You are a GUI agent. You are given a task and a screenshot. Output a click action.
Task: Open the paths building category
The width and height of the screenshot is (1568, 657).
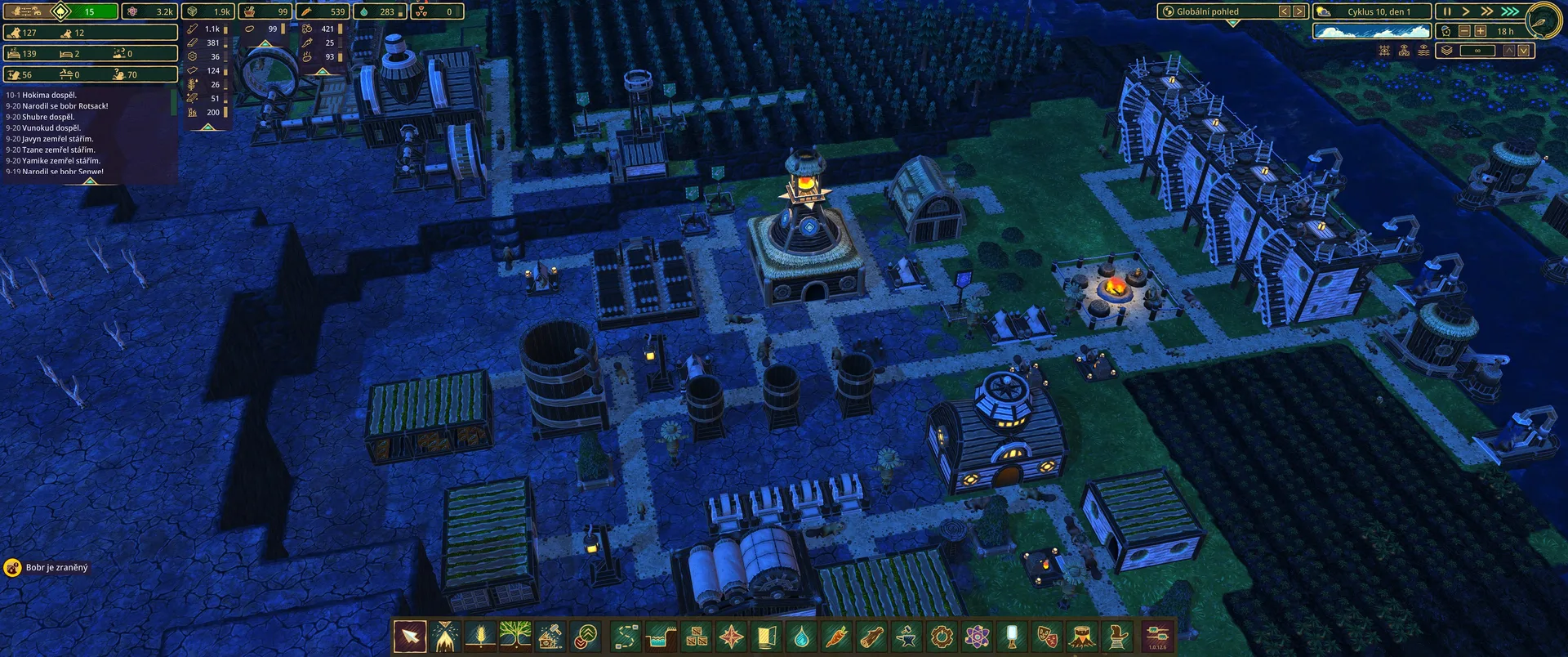coord(626,636)
